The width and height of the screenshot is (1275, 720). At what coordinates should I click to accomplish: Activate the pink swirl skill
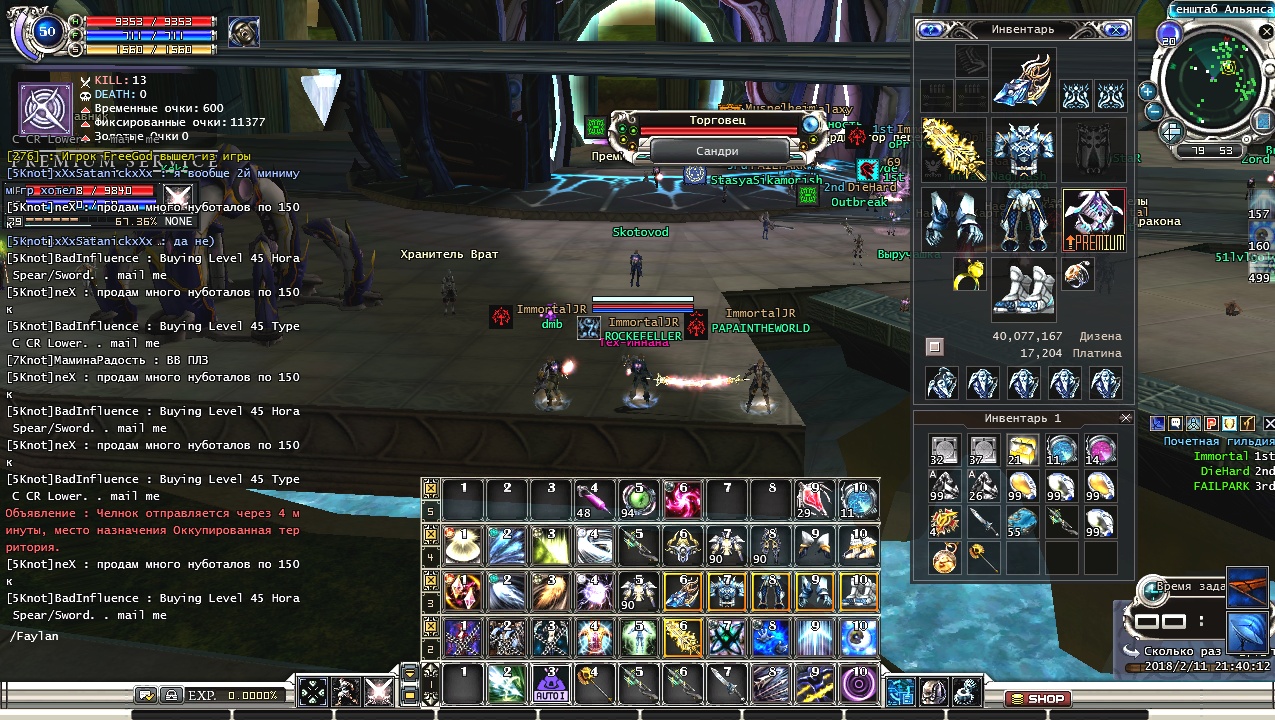pos(682,499)
